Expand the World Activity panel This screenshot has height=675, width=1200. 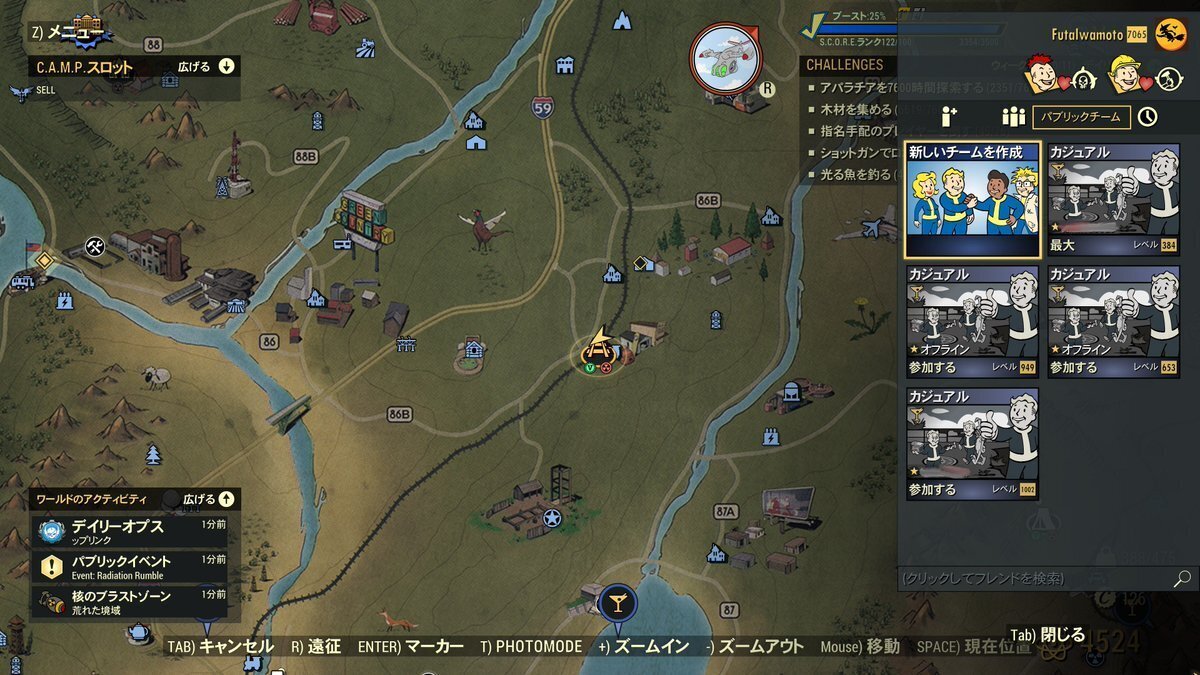(x=226, y=498)
